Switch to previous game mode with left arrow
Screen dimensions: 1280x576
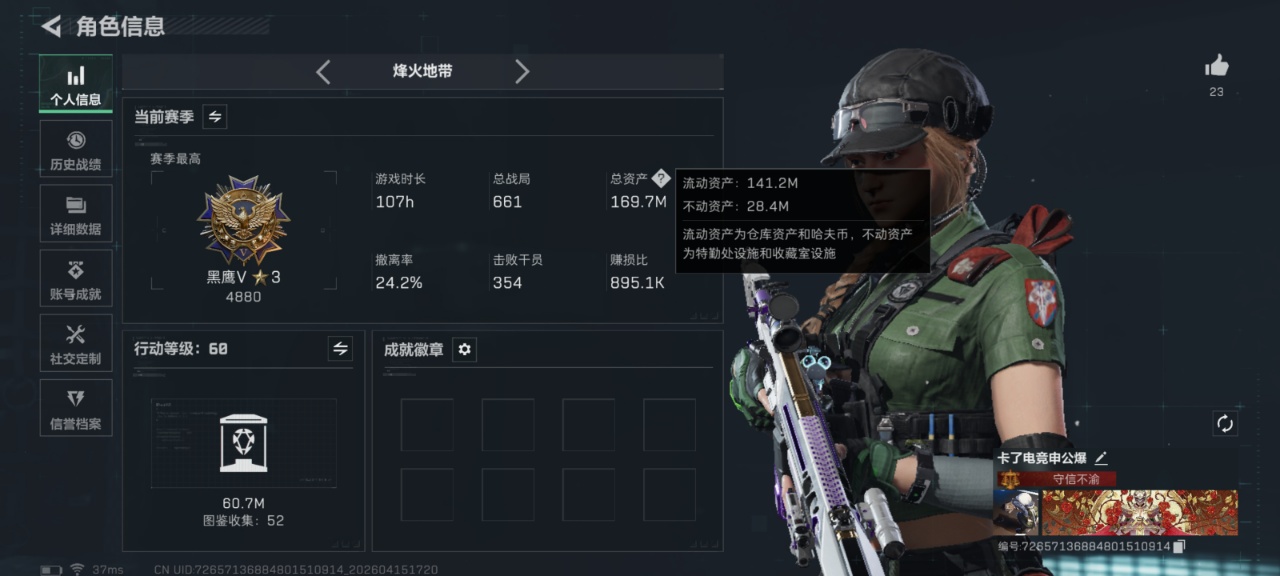[323, 72]
